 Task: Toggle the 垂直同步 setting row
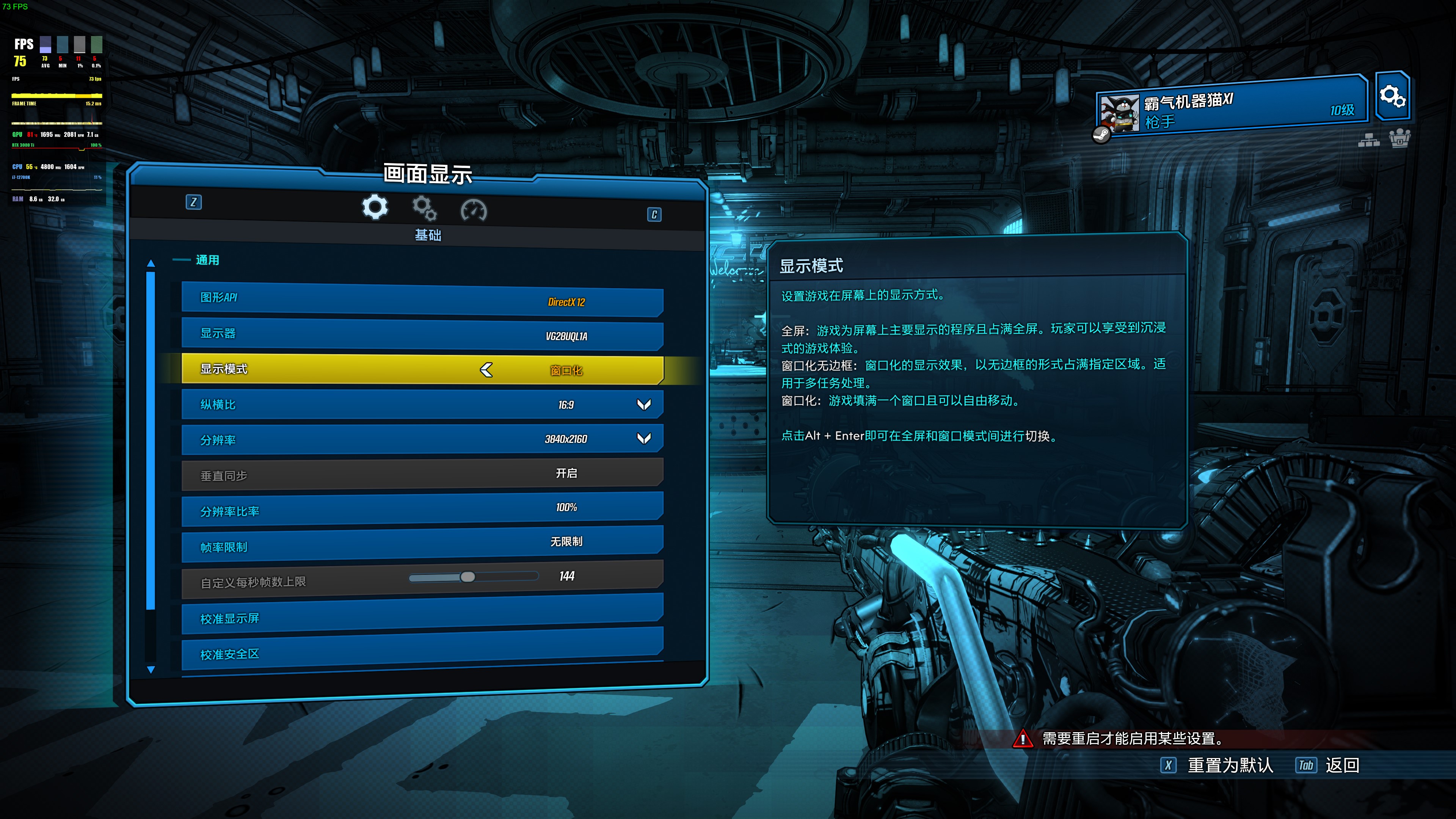422,474
